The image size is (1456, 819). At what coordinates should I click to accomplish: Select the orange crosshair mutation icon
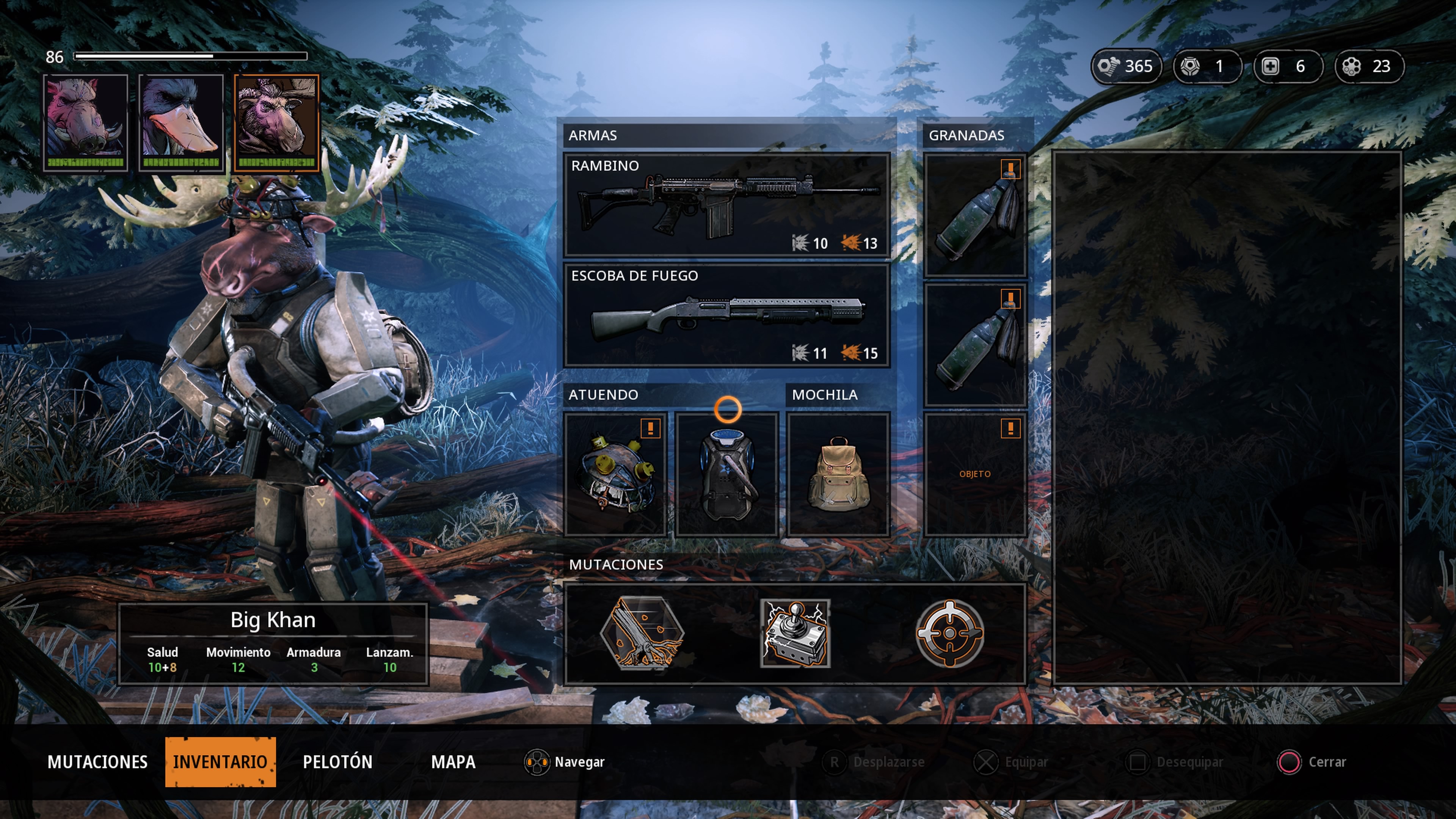[949, 633]
